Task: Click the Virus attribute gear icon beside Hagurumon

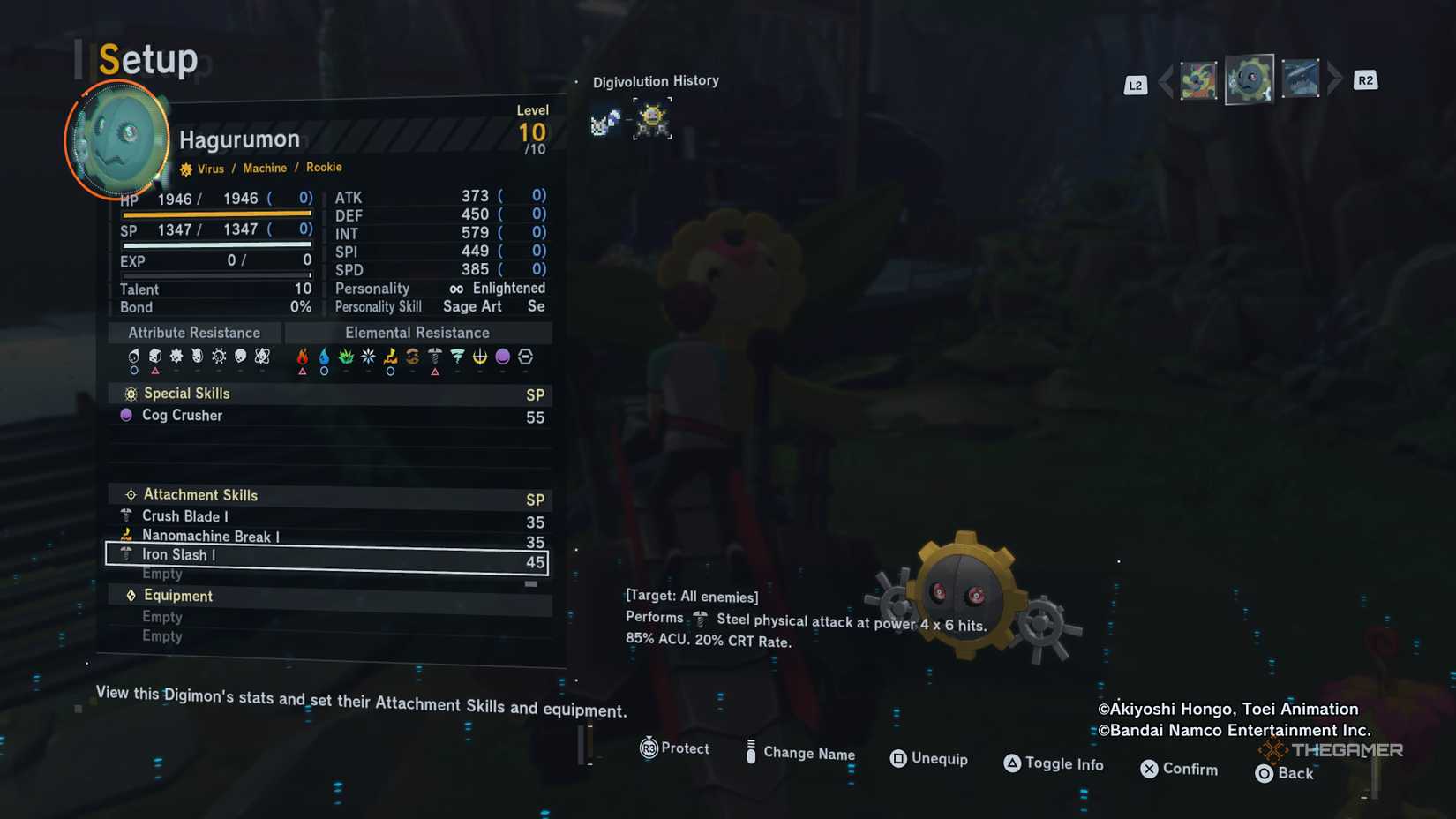Action: tap(184, 168)
